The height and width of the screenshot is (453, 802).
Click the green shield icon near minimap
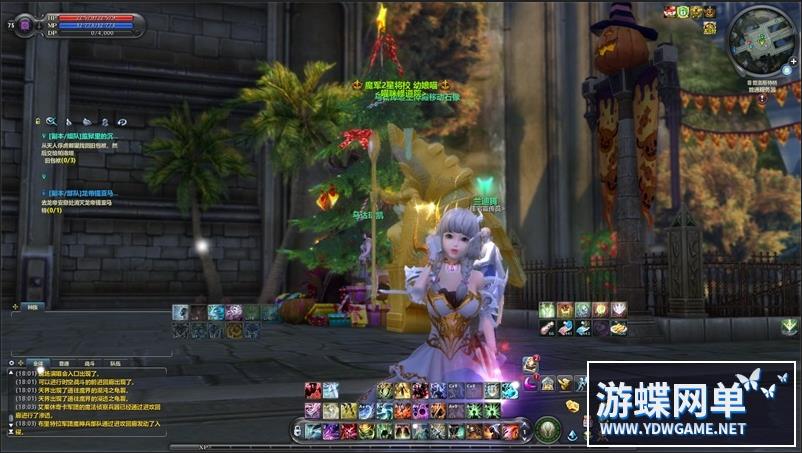coord(683,11)
